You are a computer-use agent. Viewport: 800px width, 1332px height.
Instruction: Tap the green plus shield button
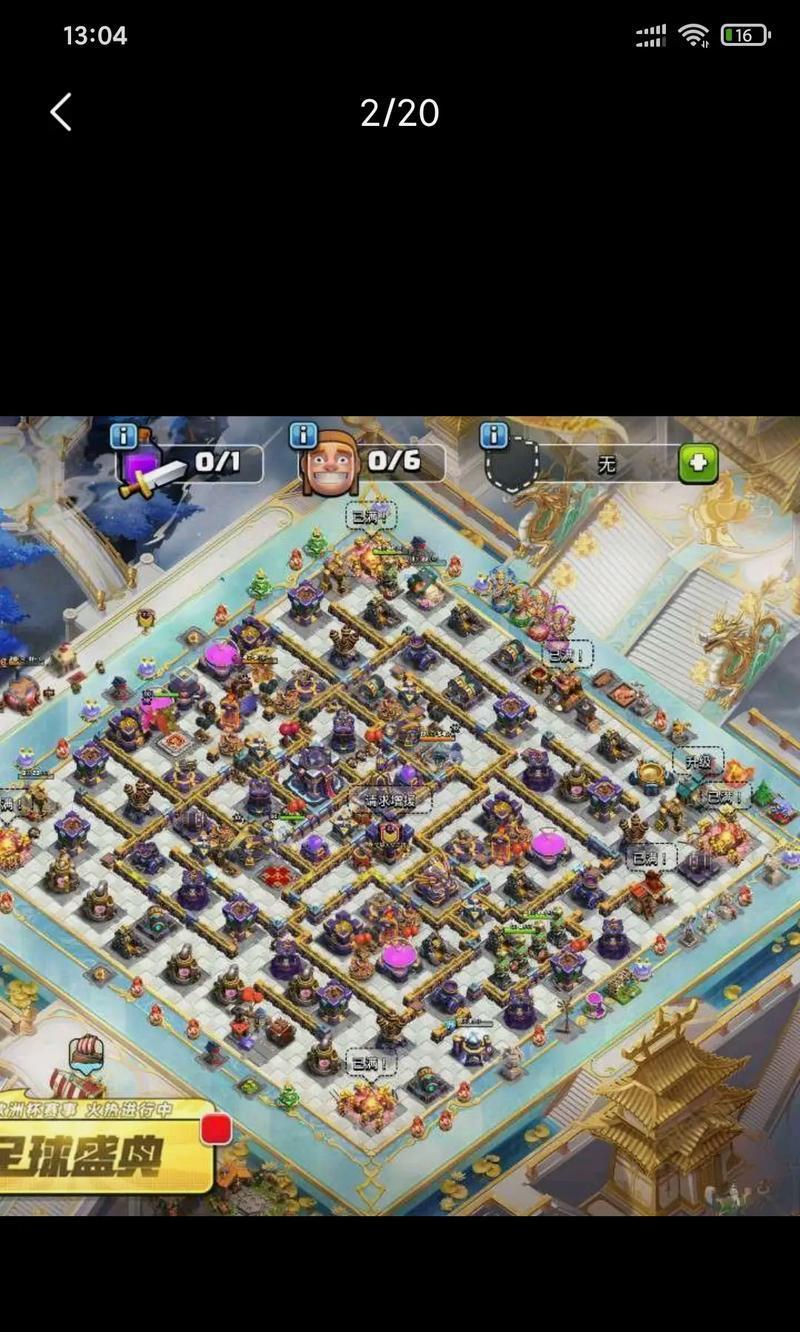tap(698, 464)
